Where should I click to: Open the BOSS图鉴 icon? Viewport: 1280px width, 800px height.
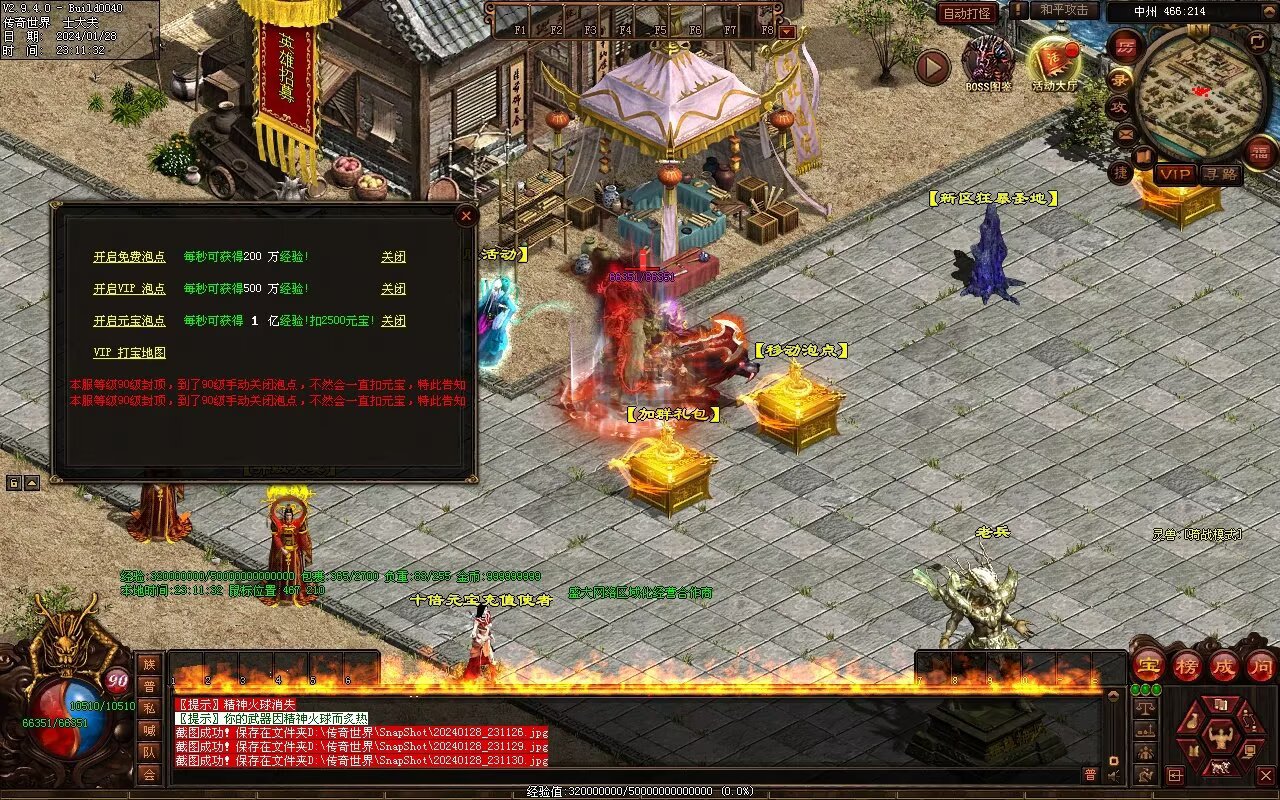pos(987,61)
